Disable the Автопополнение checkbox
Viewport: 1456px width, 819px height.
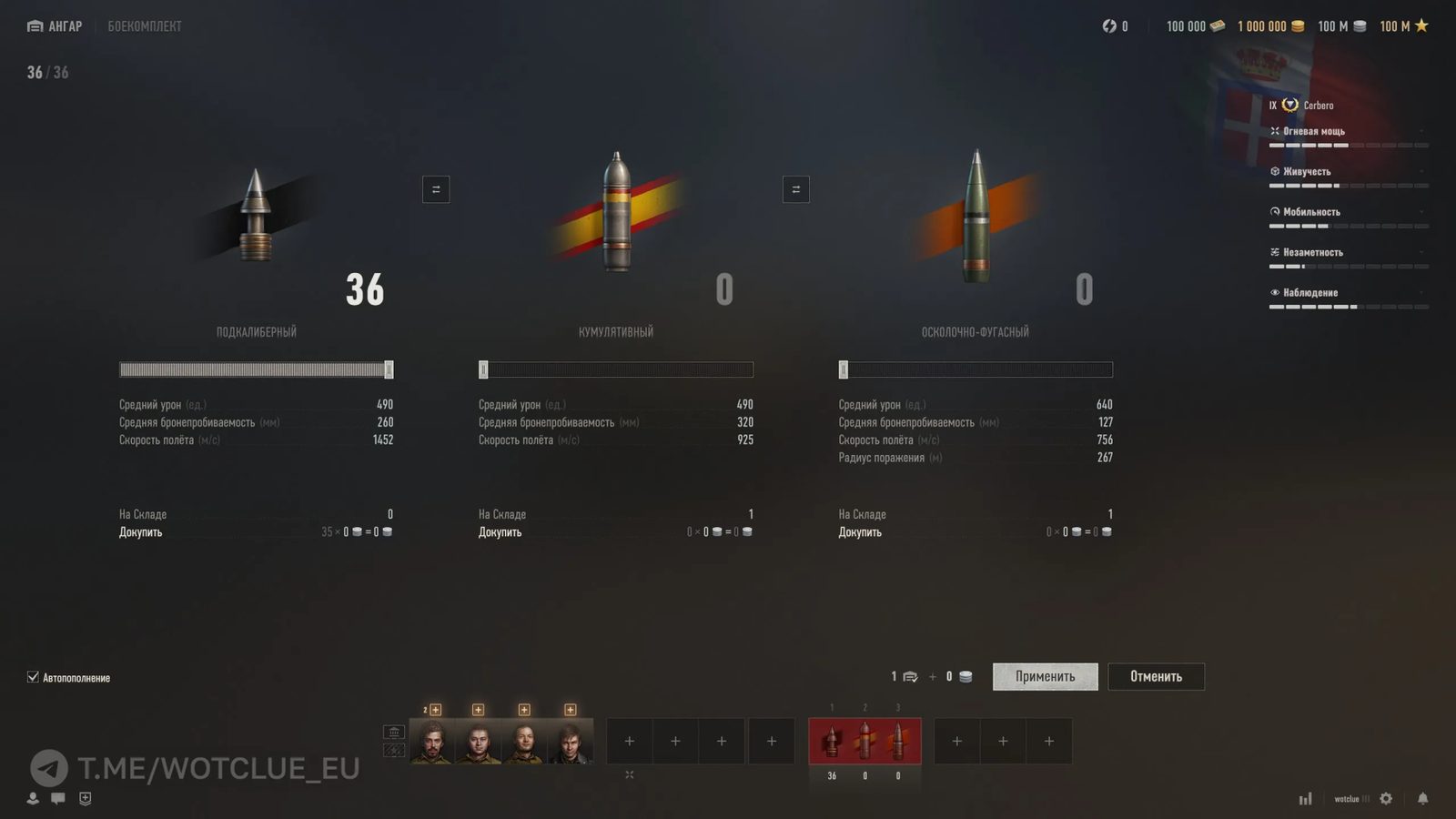[x=33, y=677]
